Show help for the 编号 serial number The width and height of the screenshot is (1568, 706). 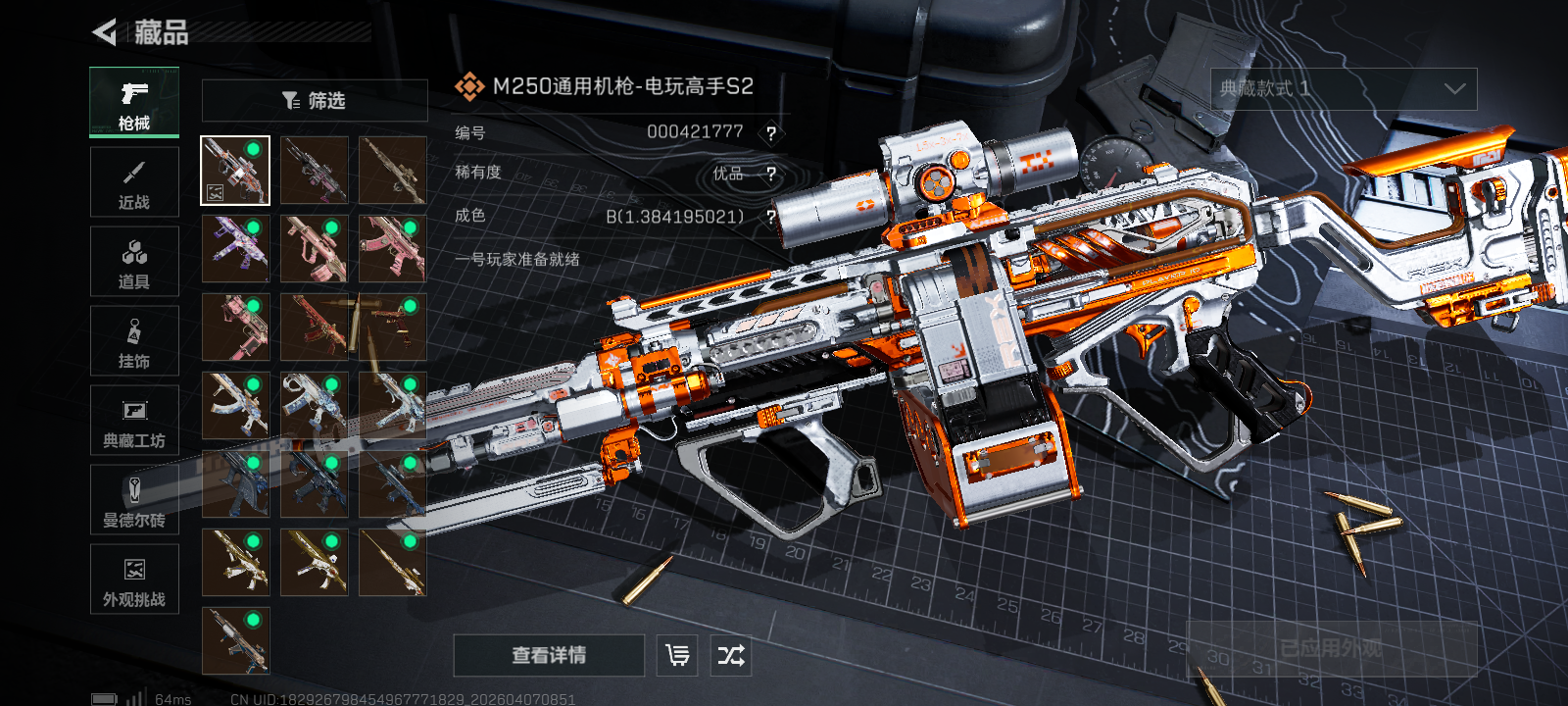771,133
